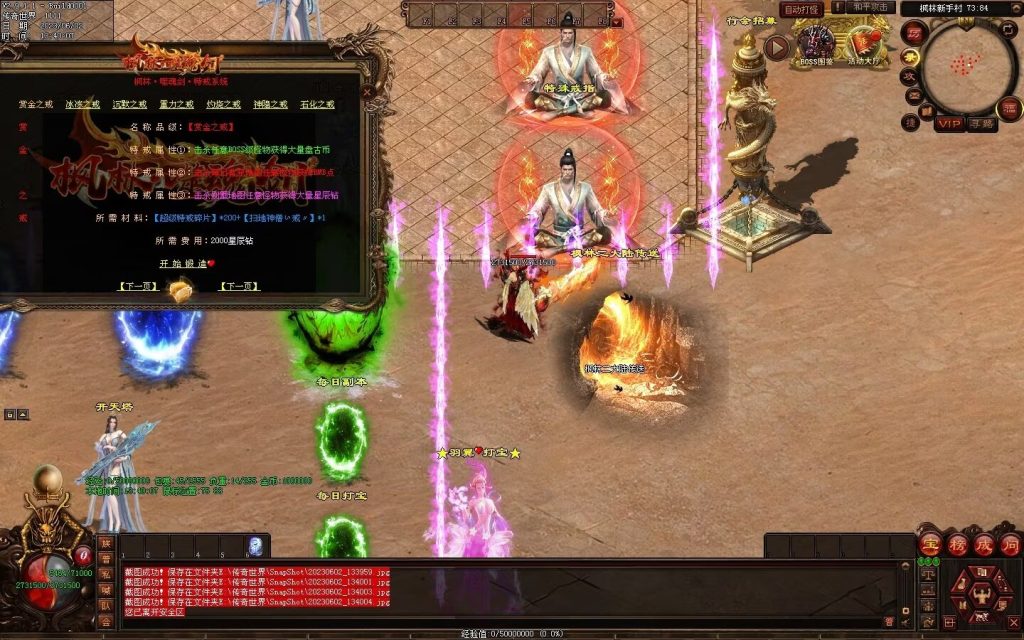Activate 寻路 pathfinding
Viewport: 1024px width, 640px height.
pyautogui.click(x=982, y=124)
